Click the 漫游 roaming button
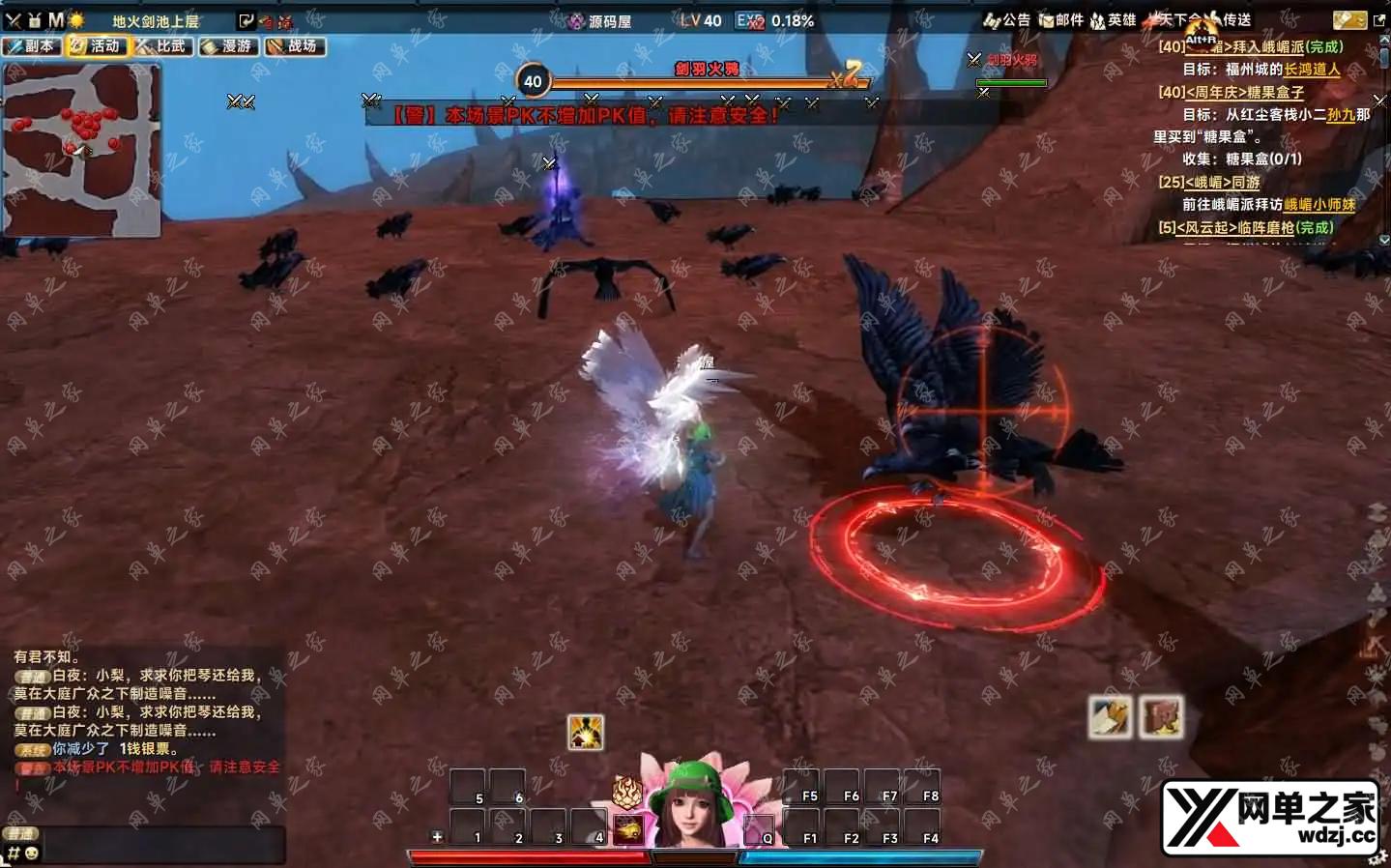The image size is (1391, 868). (x=229, y=46)
